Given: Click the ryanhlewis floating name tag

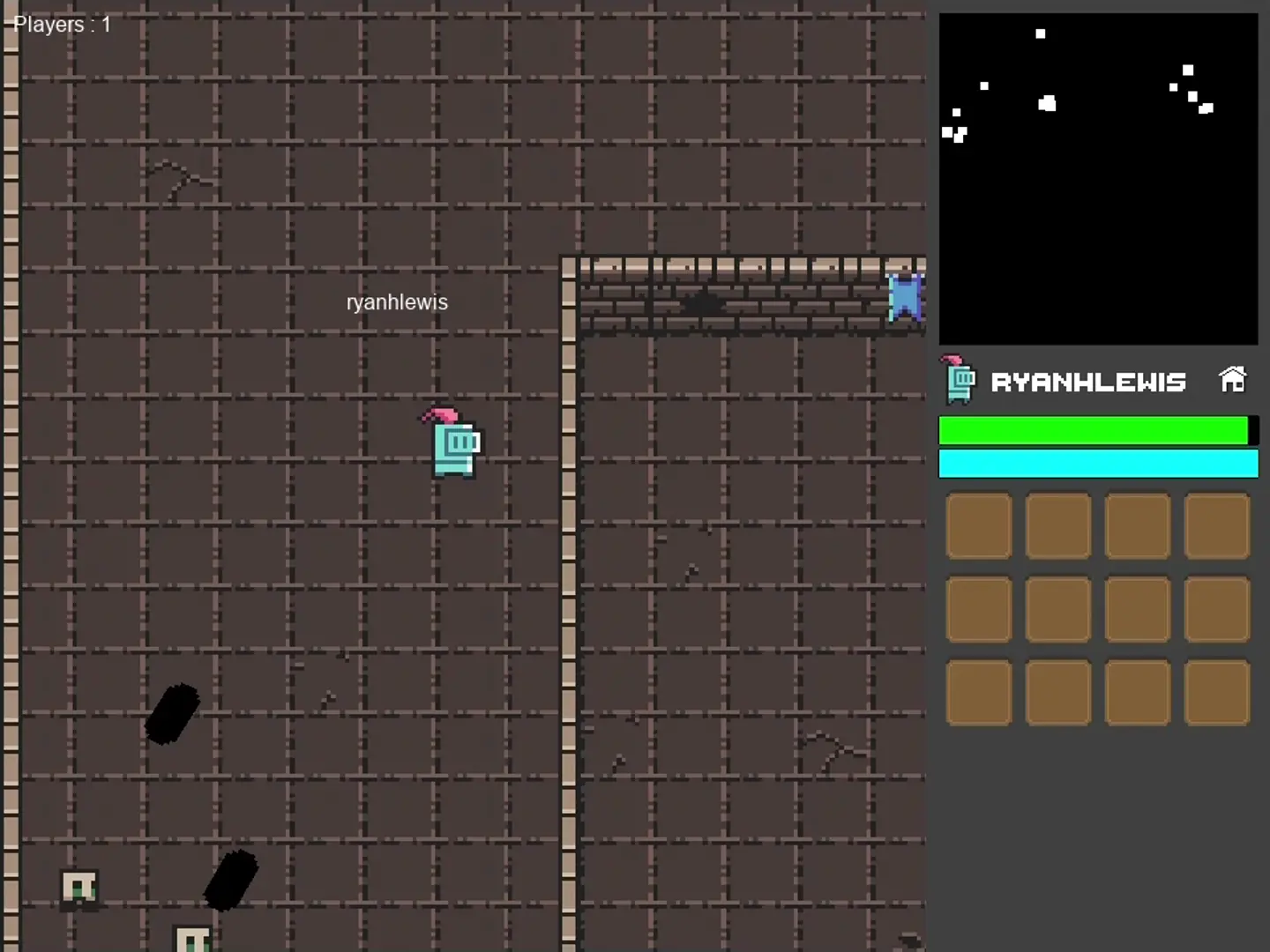Looking at the screenshot, I should pyautogui.click(x=396, y=301).
